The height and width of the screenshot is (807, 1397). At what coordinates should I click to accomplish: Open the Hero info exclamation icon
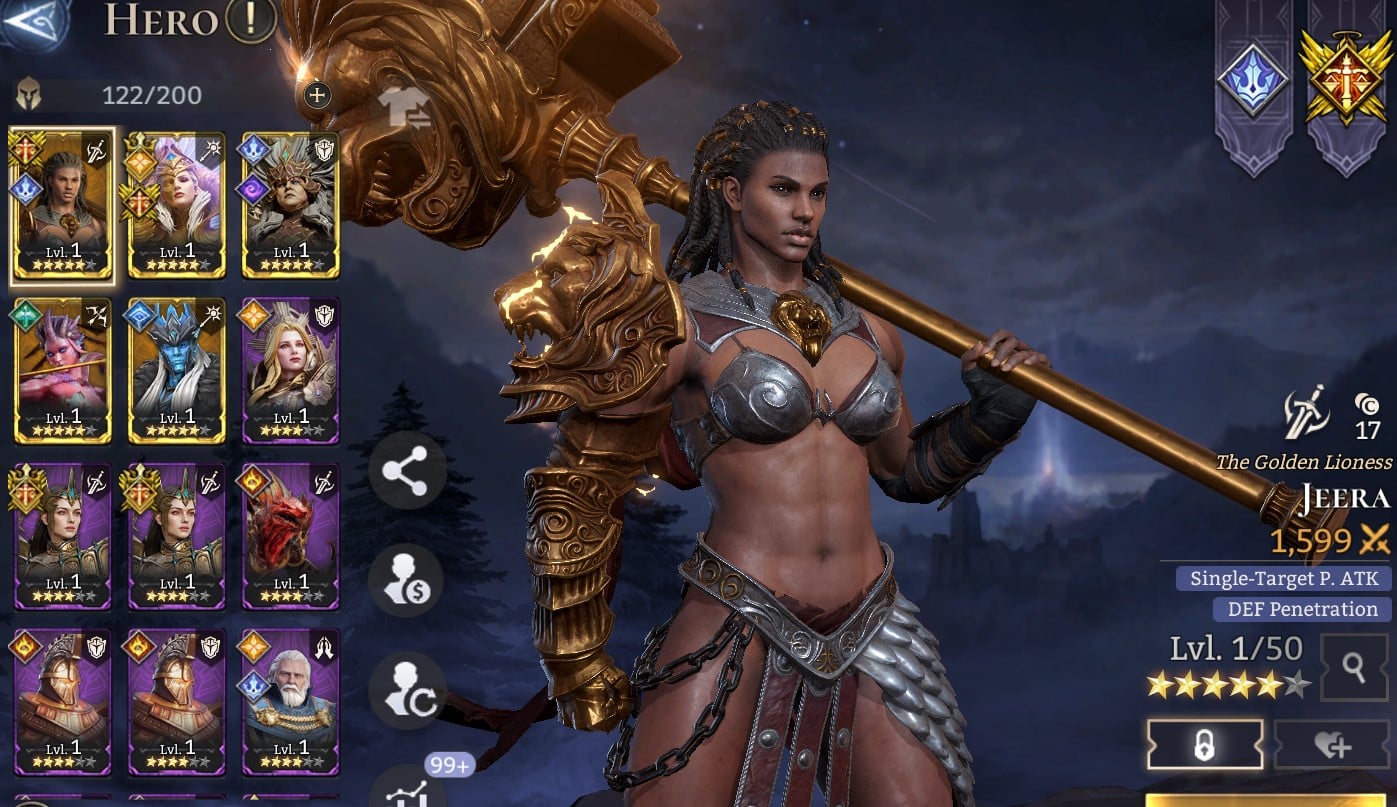250,20
